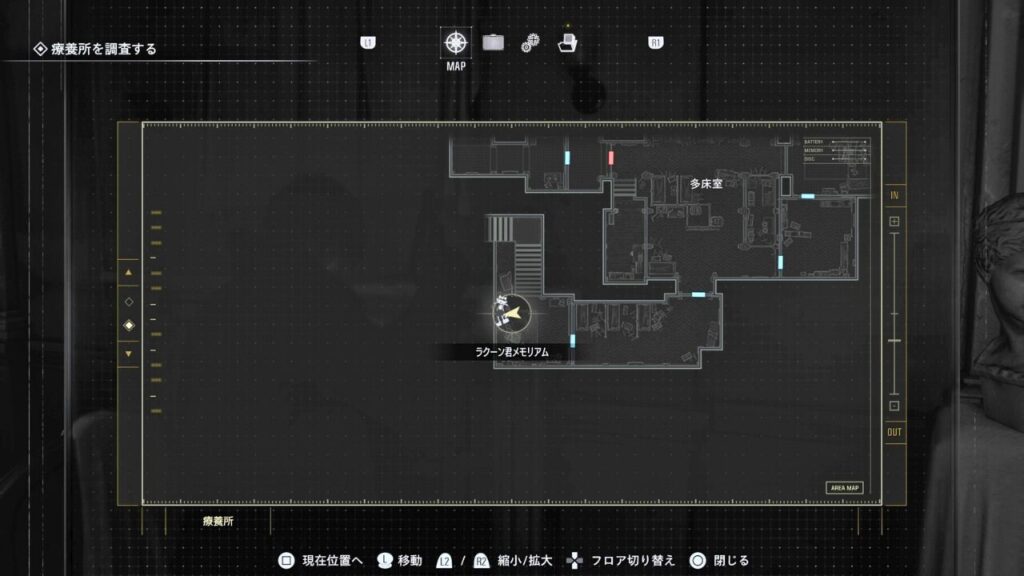Select the upper floor hollow diamond

128,301
